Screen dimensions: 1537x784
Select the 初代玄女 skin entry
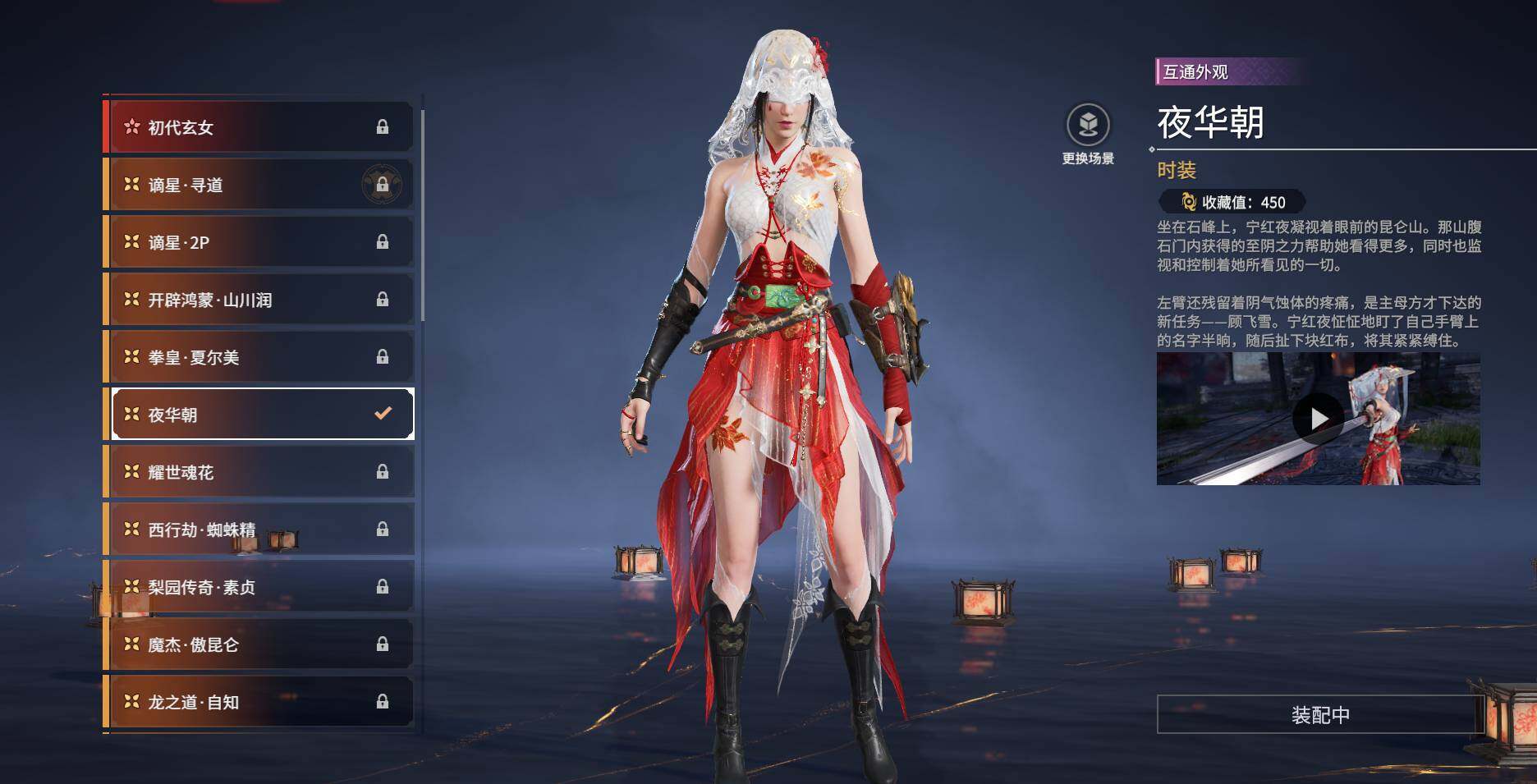coord(259,127)
